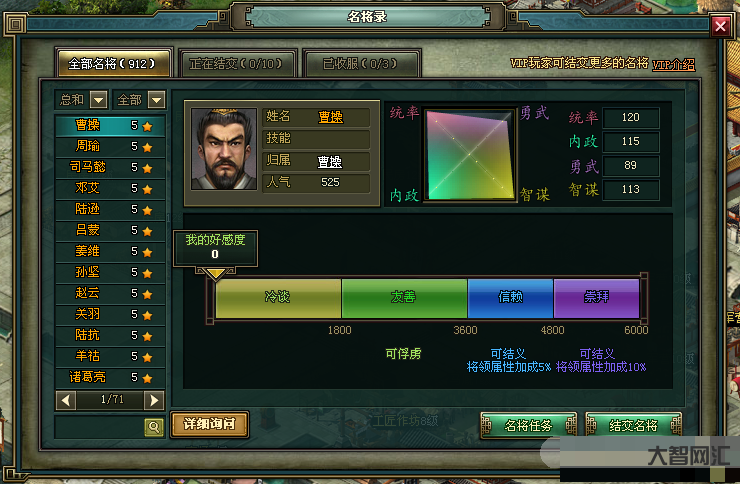Open 详细询问 details button
The width and height of the screenshot is (740, 484).
point(209,424)
